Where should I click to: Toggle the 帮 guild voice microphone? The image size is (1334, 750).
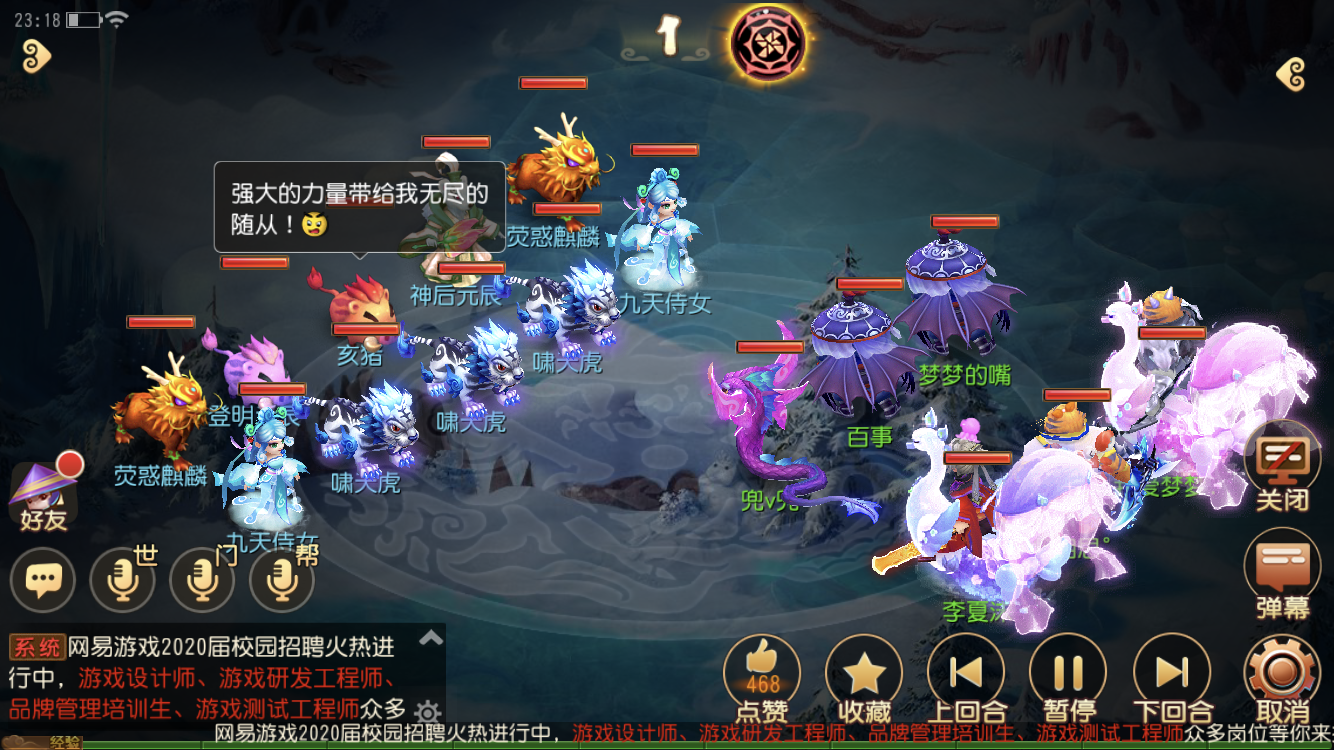click(282, 580)
